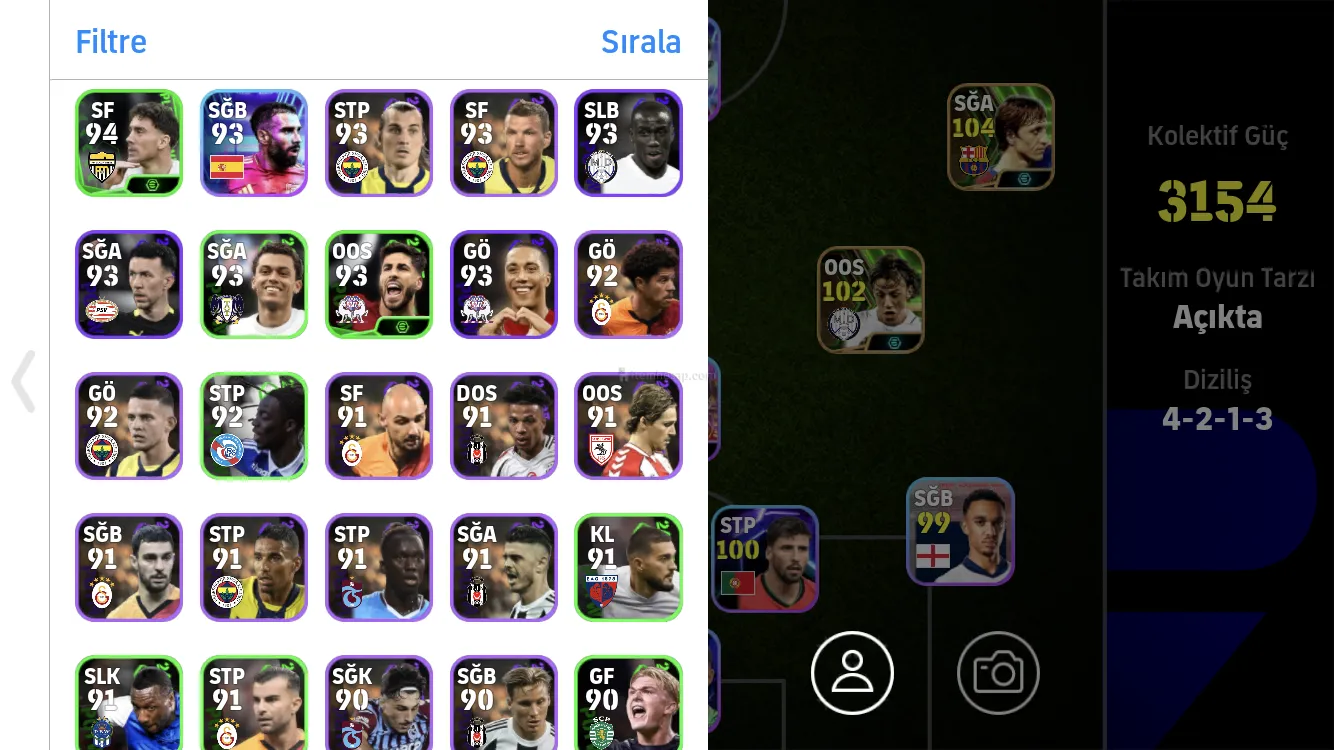Select the KL 91 goalkeeper card
Image resolution: width=1334 pixels, height=750 pixels.
628,567
